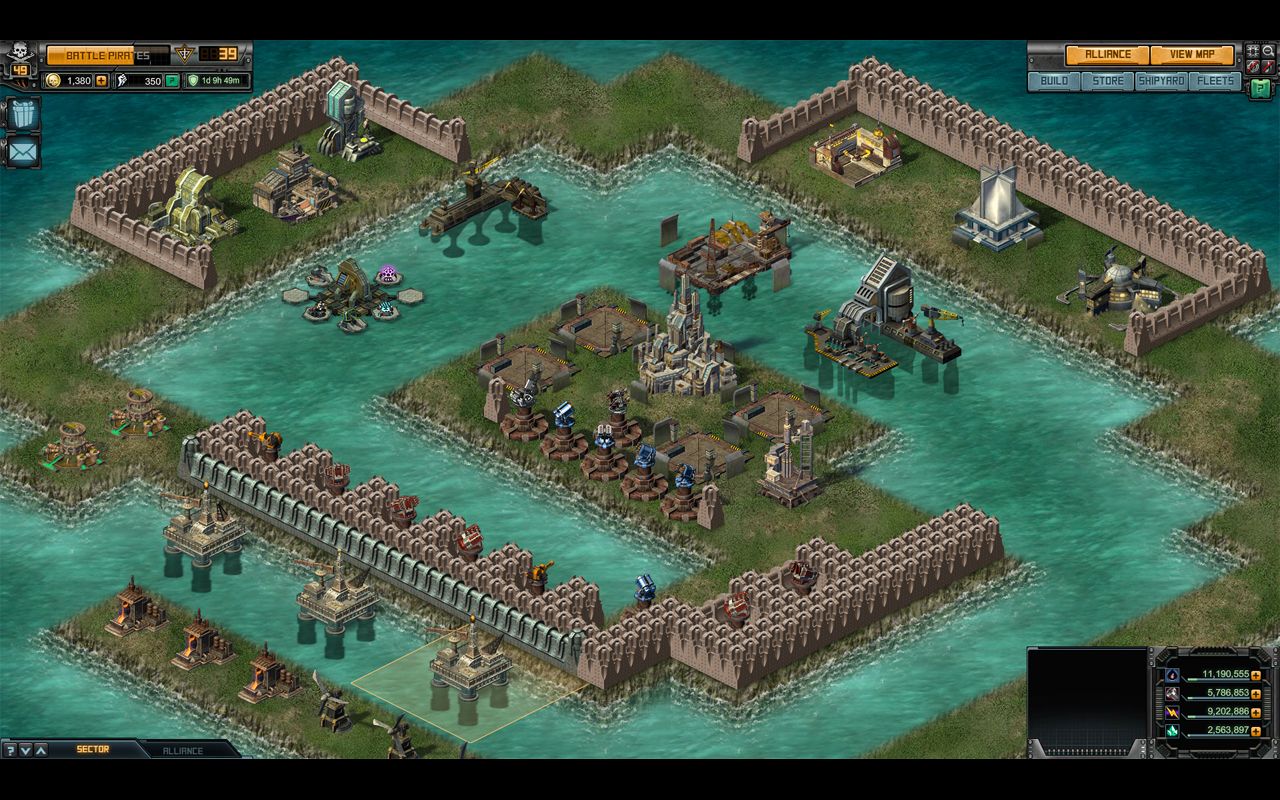Open the ALLIANCE chat tab
This screenshot has height=800, width=1280.
coord(183,750)
